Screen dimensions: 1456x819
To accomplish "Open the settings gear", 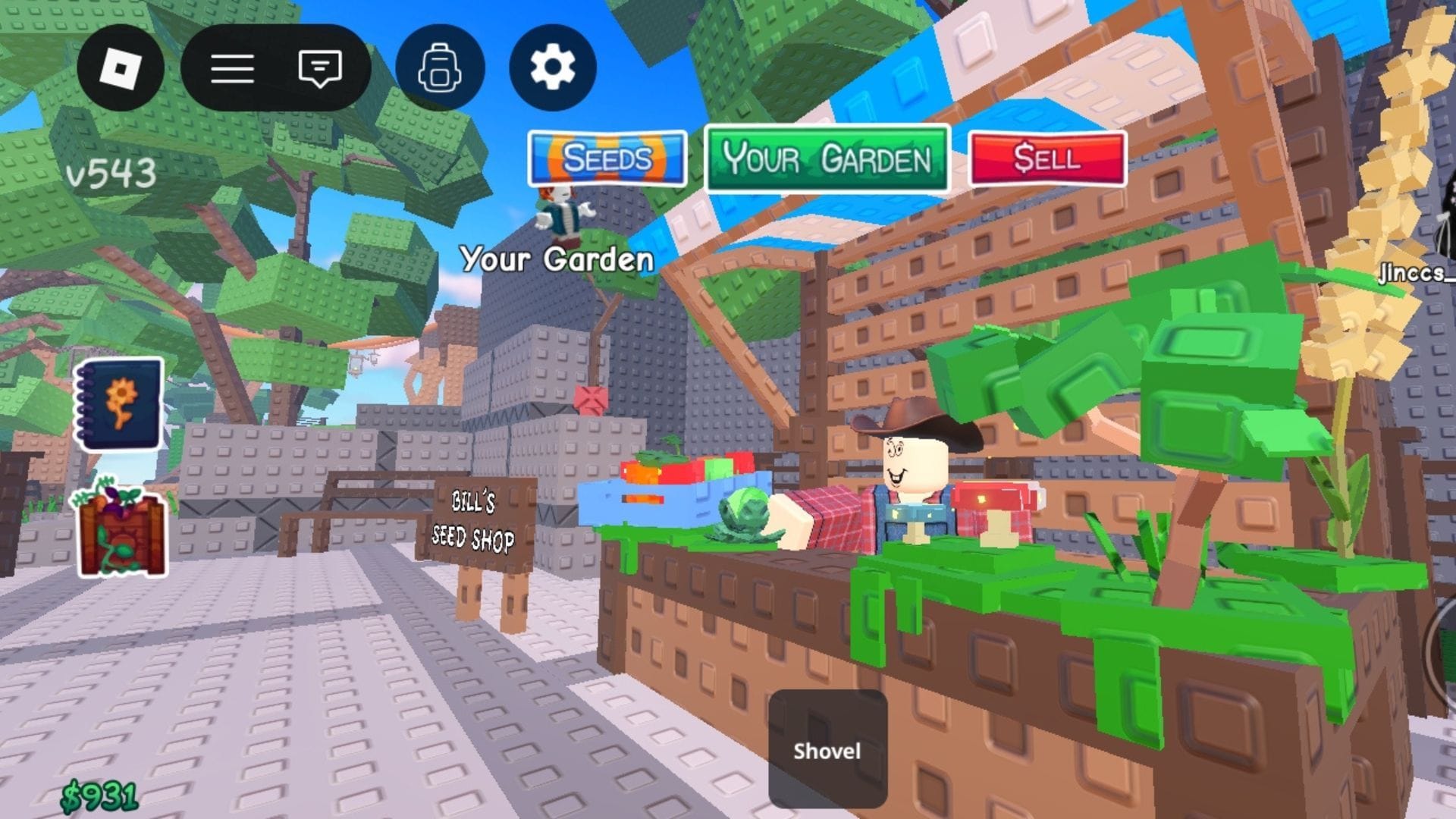I will coord(552,68).
